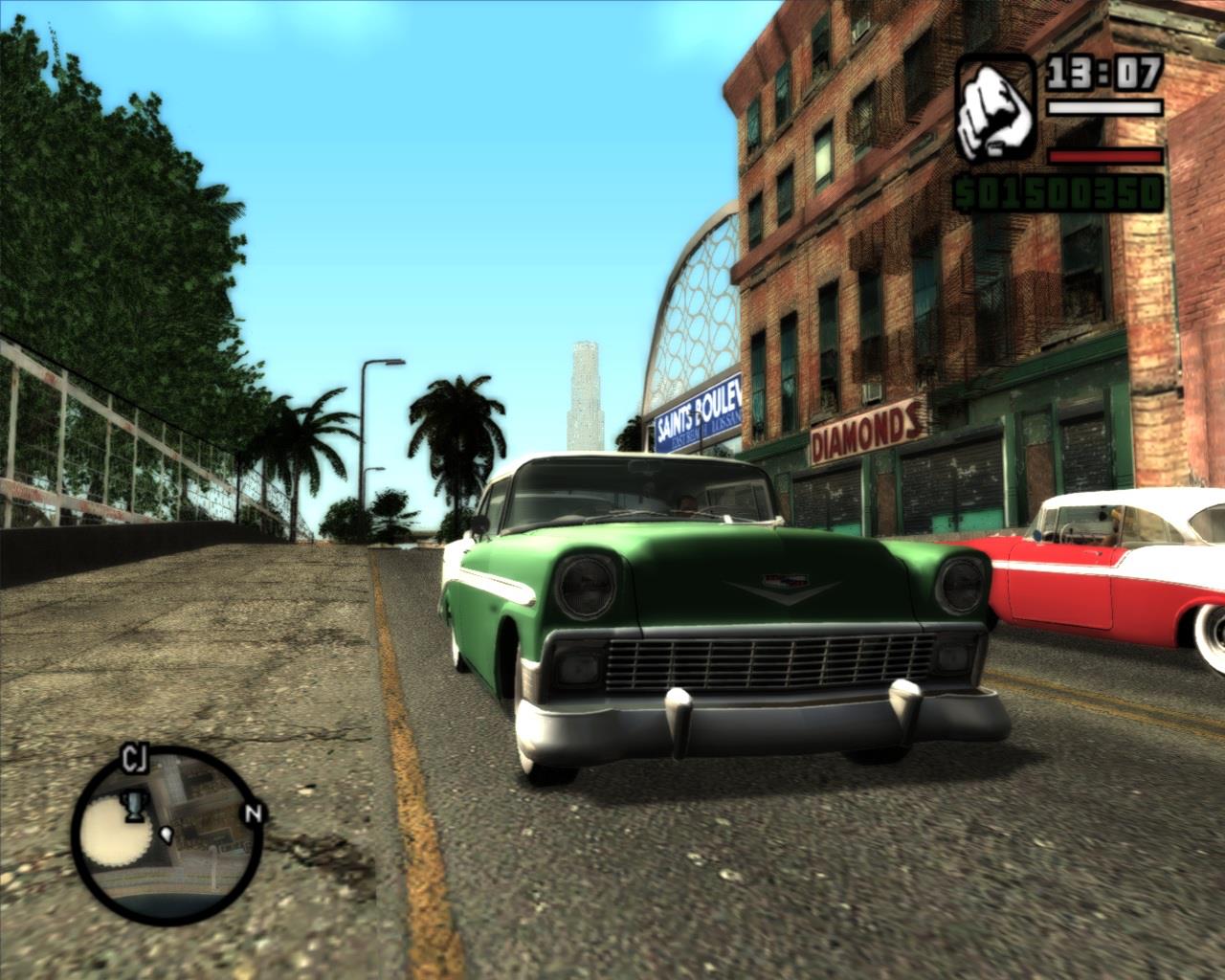Image resolution: width=1225 pixels, height=980 pixels.
Task: Select the fist weapon icon
Action: point(995,108)
